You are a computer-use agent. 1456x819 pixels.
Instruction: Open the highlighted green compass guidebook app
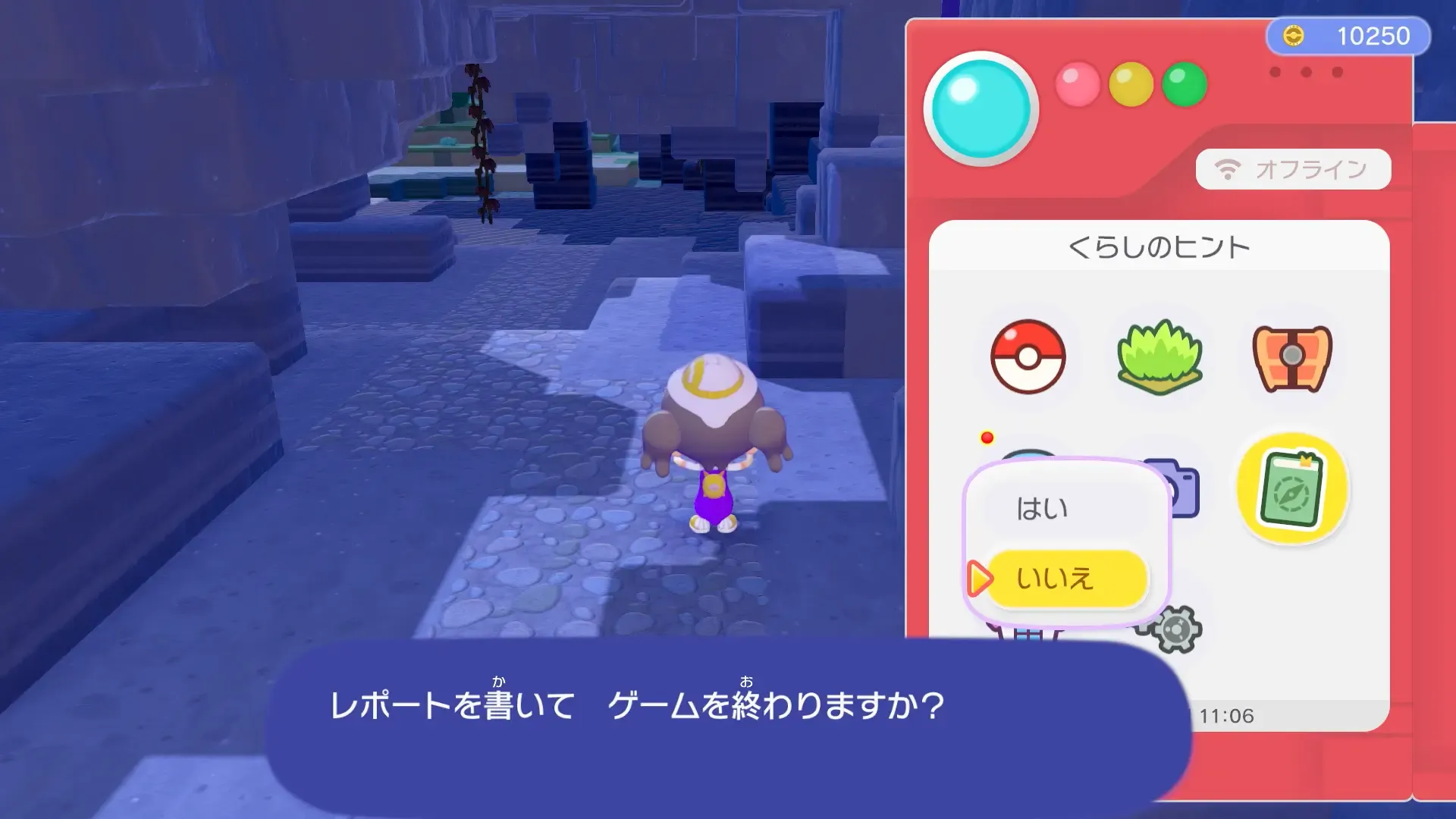(x=1293, y=491)
